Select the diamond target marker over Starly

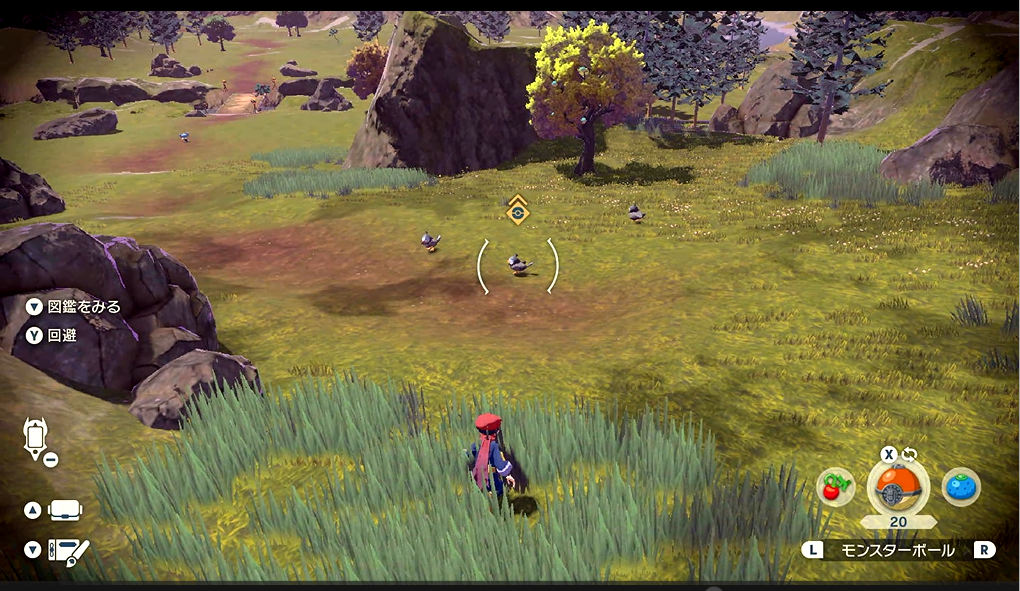click(517, 210)
